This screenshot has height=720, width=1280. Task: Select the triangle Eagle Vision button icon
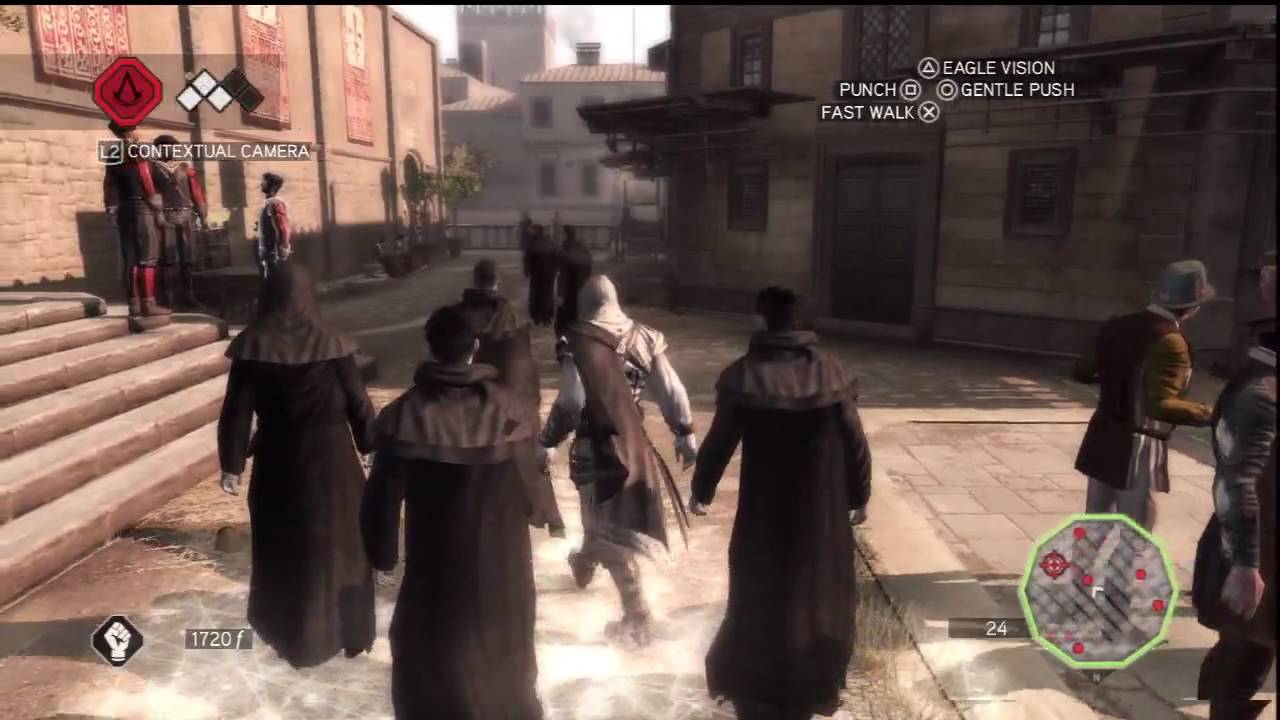928,68
